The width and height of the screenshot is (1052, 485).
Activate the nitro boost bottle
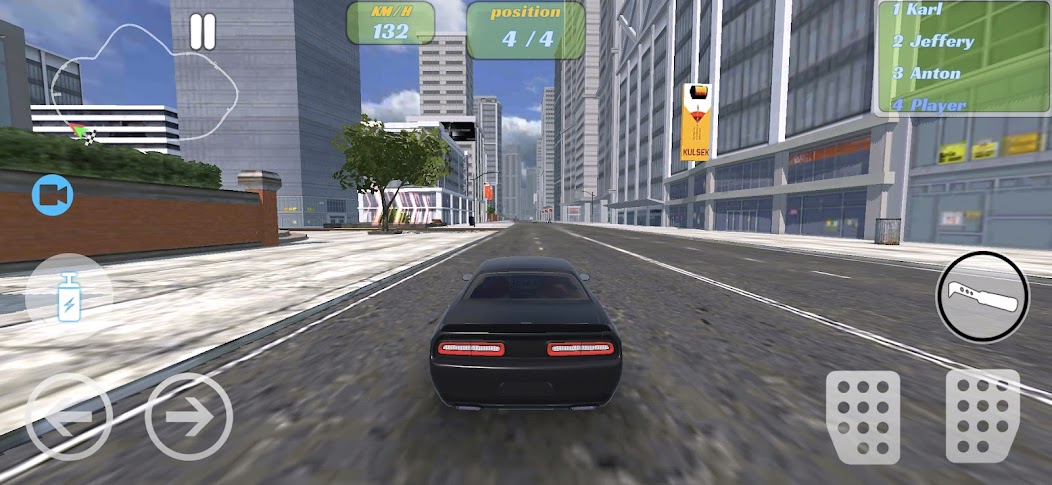click(69, 296)
